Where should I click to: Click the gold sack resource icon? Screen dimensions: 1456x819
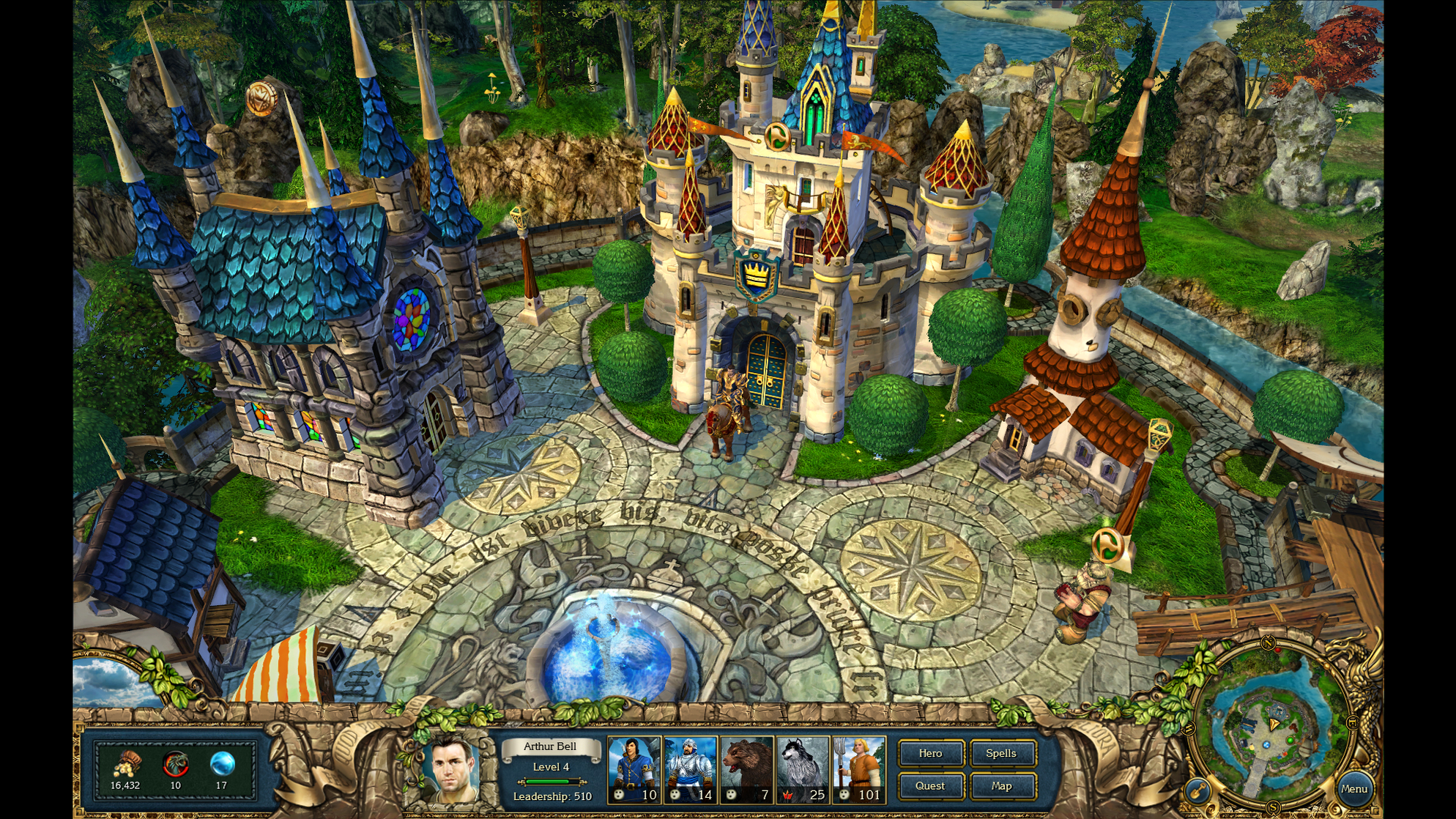pyautogui.click(x=127, y=765)
